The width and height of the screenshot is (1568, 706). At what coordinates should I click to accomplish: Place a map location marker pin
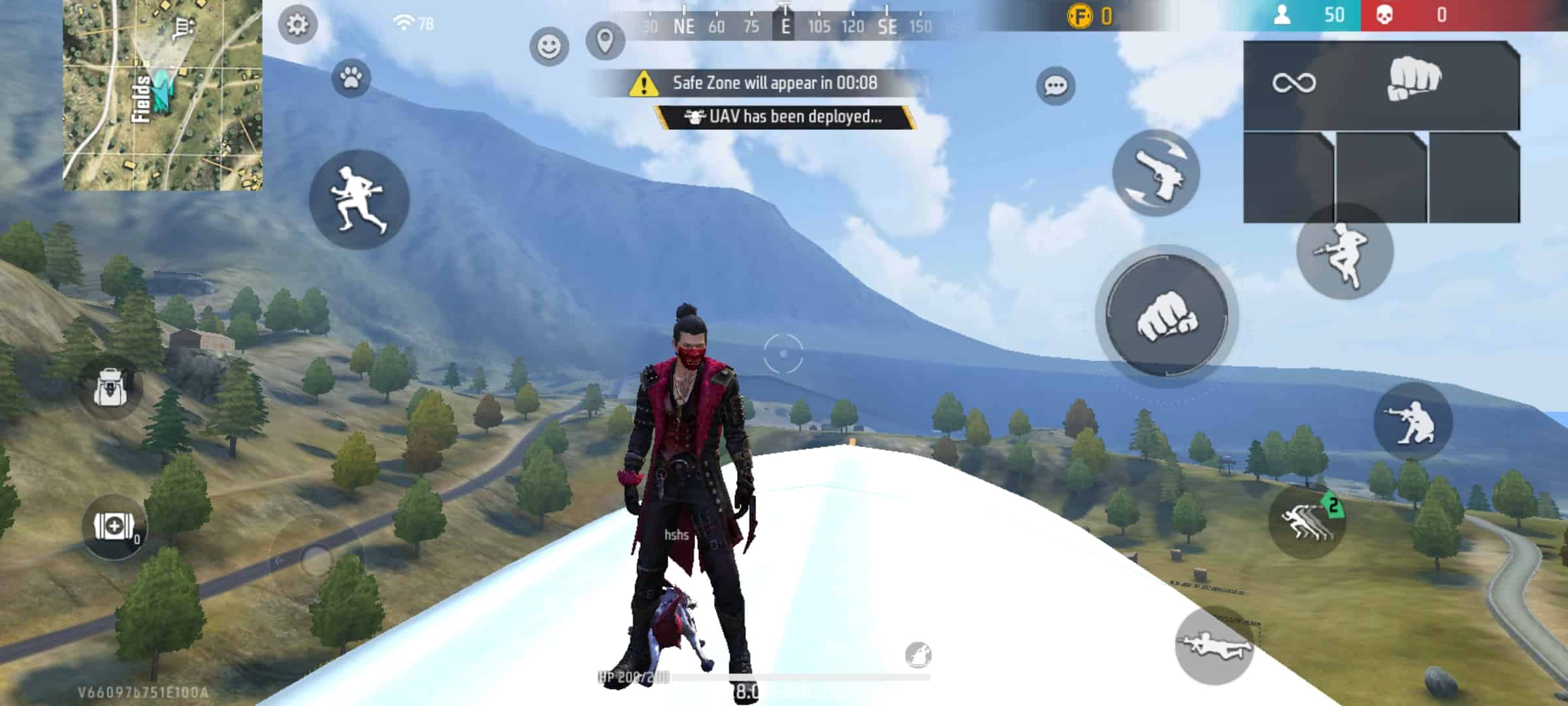[x=605, y=41]
